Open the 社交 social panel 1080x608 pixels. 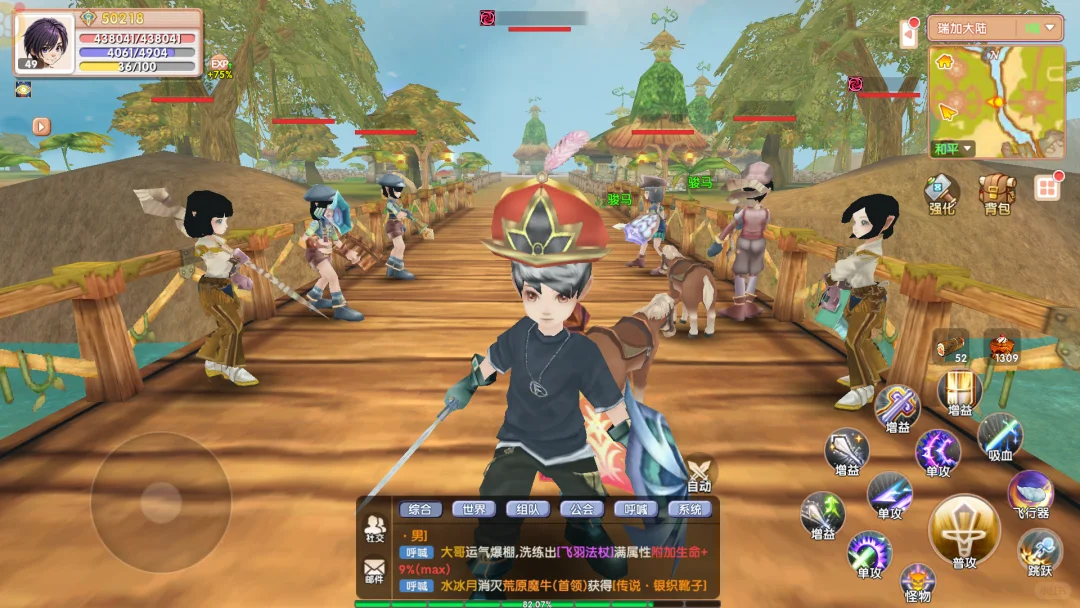(375, 527)
